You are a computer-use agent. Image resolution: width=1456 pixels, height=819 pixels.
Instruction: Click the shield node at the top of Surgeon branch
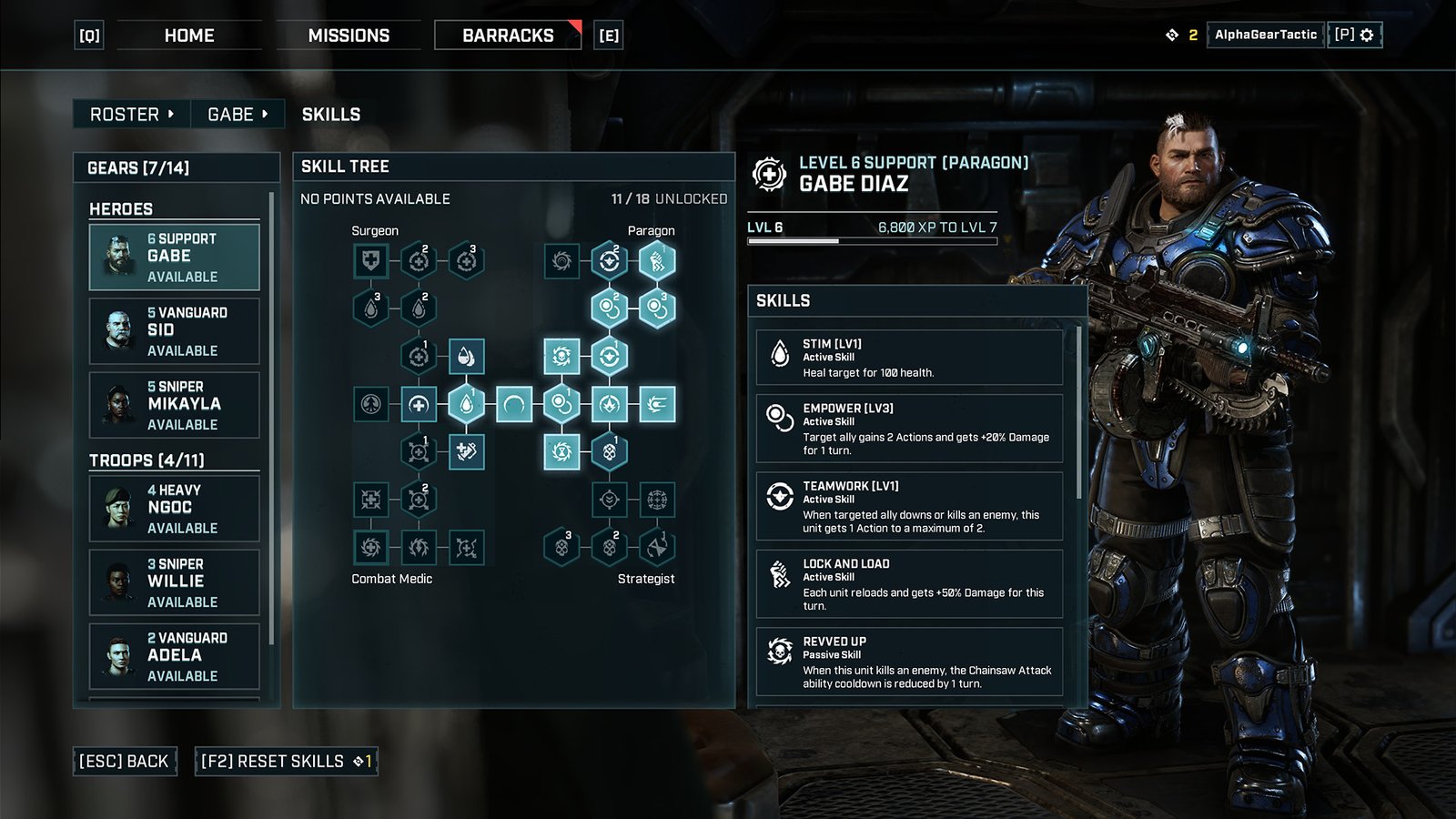370,262
